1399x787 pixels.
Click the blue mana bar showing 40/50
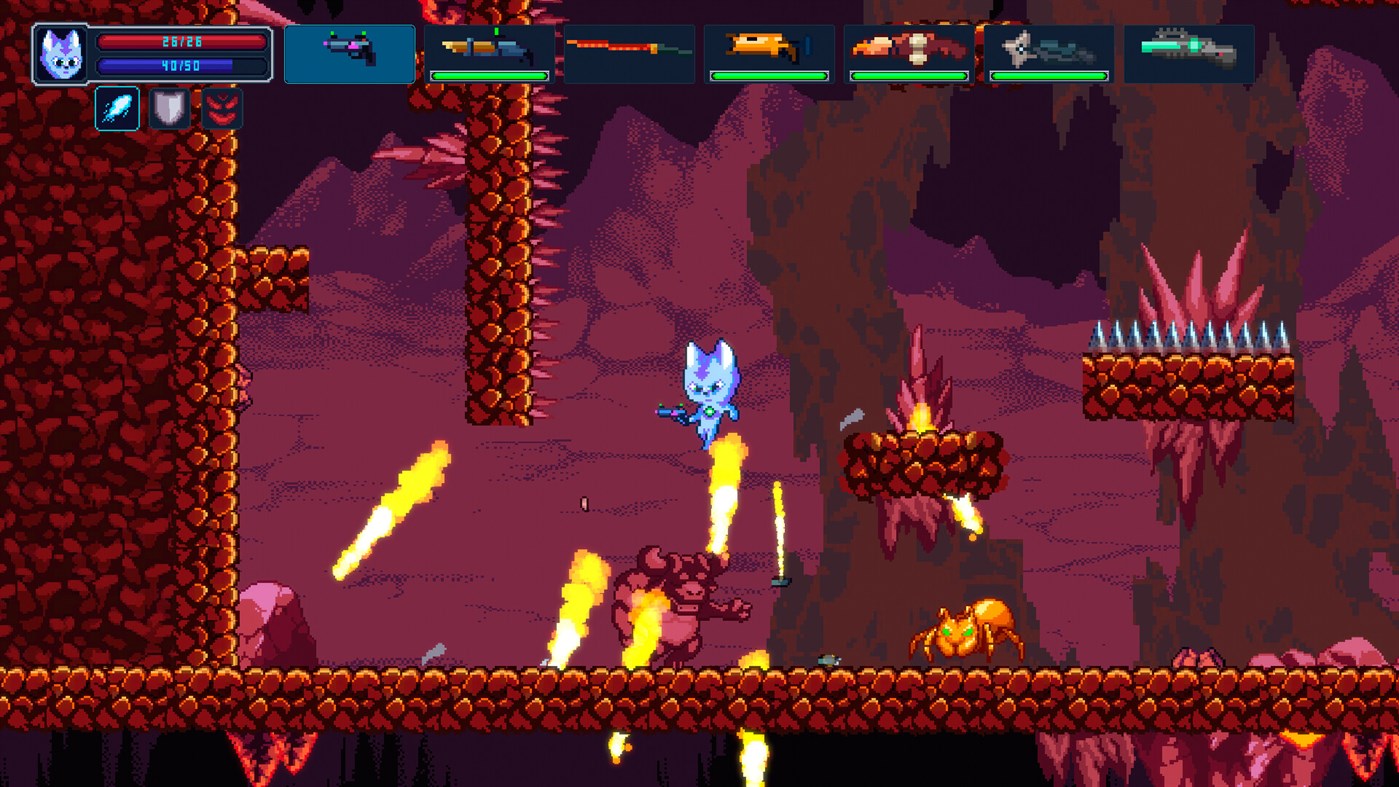[183, 68]
